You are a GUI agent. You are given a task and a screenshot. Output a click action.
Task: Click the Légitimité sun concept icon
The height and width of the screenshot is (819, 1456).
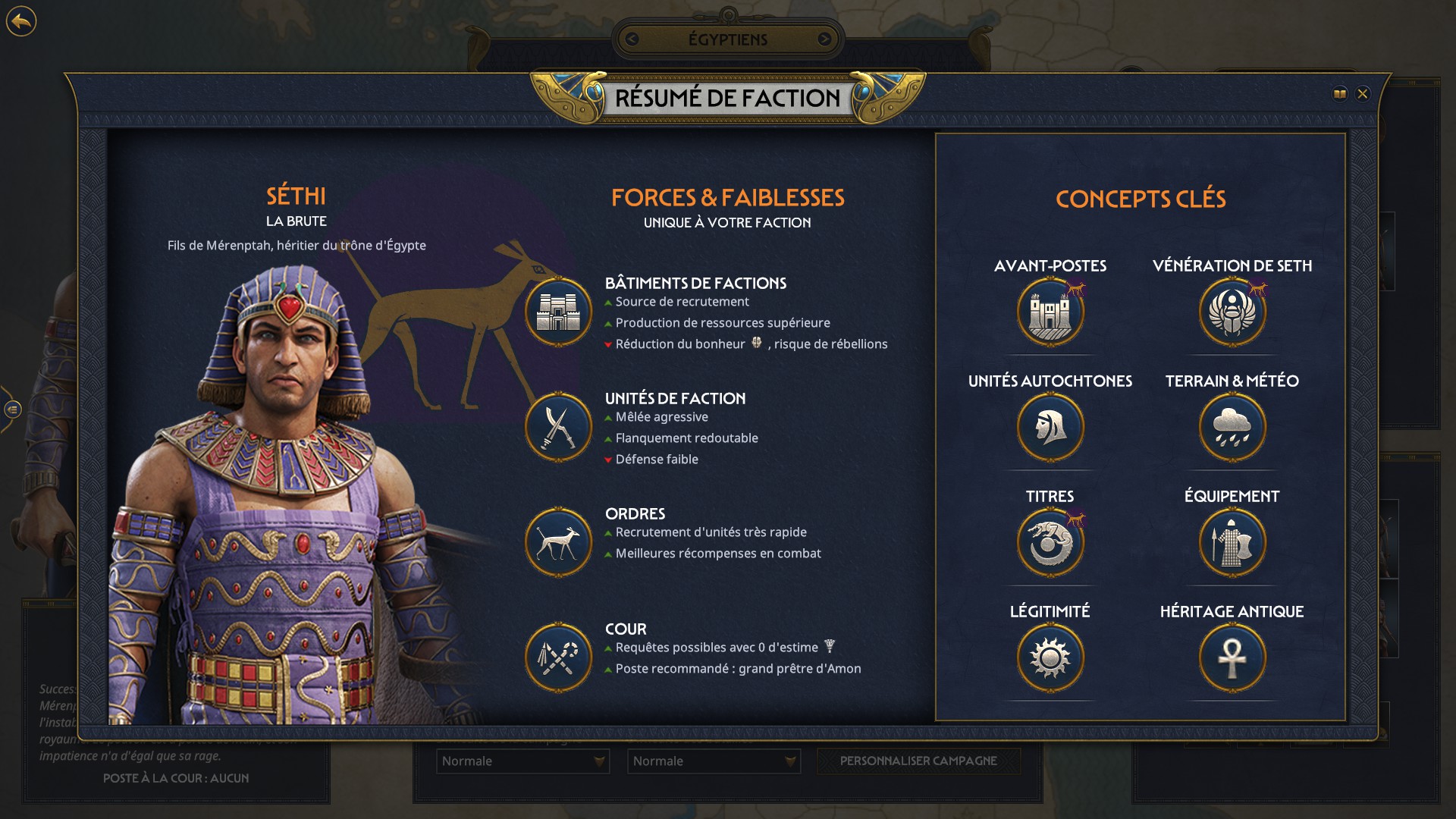click(1050, 657)
